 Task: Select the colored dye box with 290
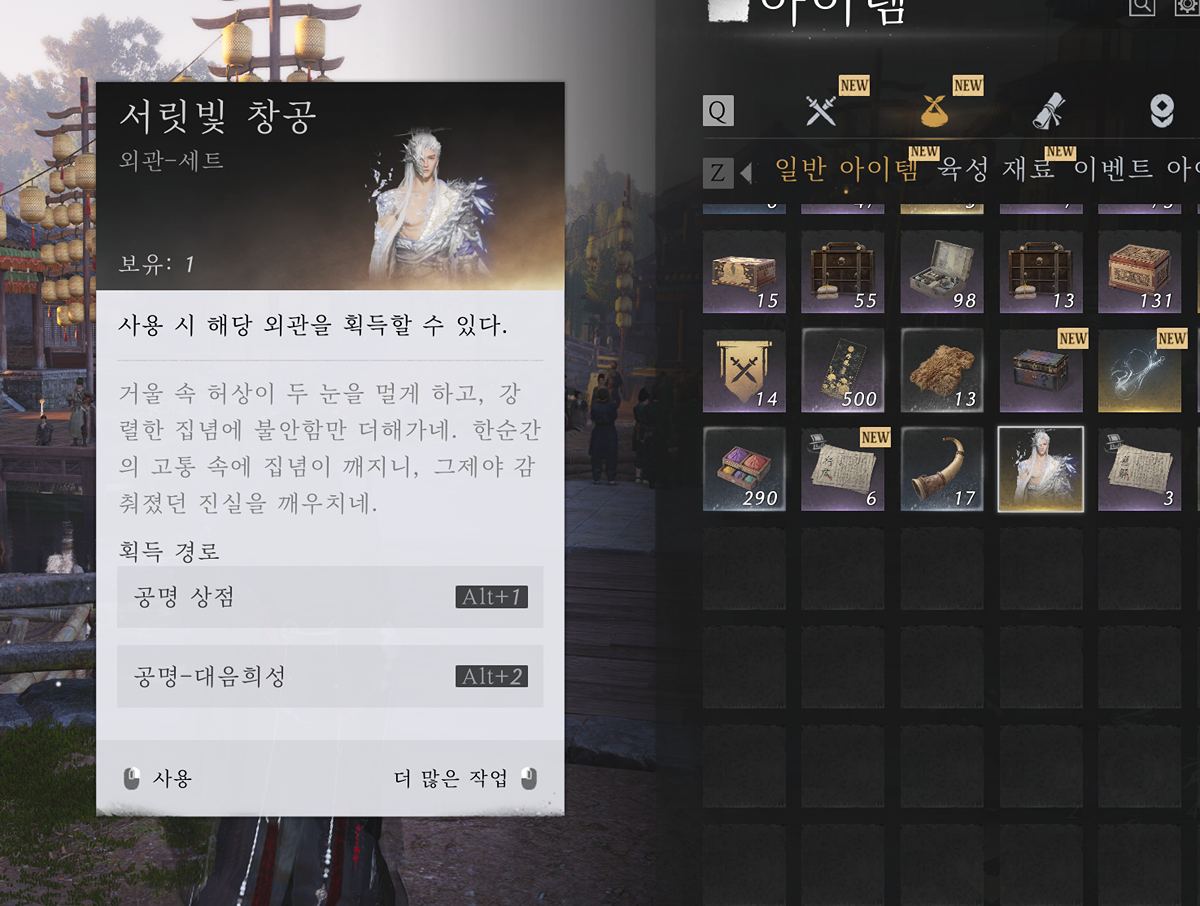tap(744, 469)
